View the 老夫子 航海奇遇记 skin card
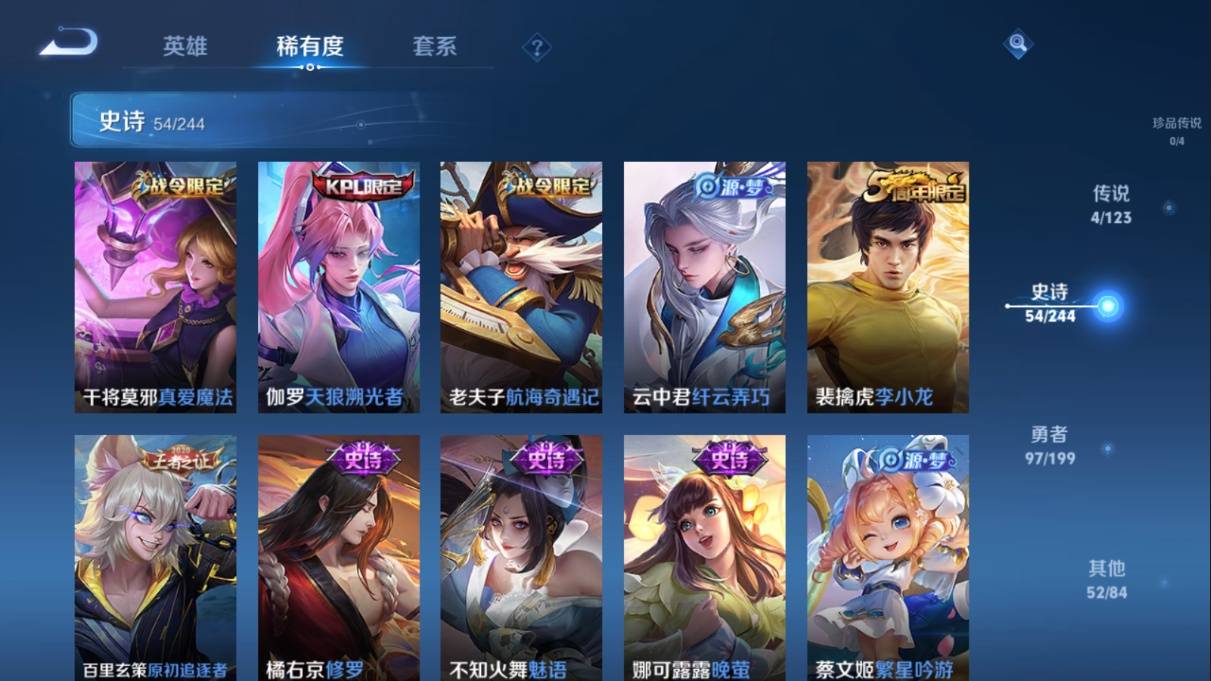Viewport: 1211px width, 681px height. 521,287
